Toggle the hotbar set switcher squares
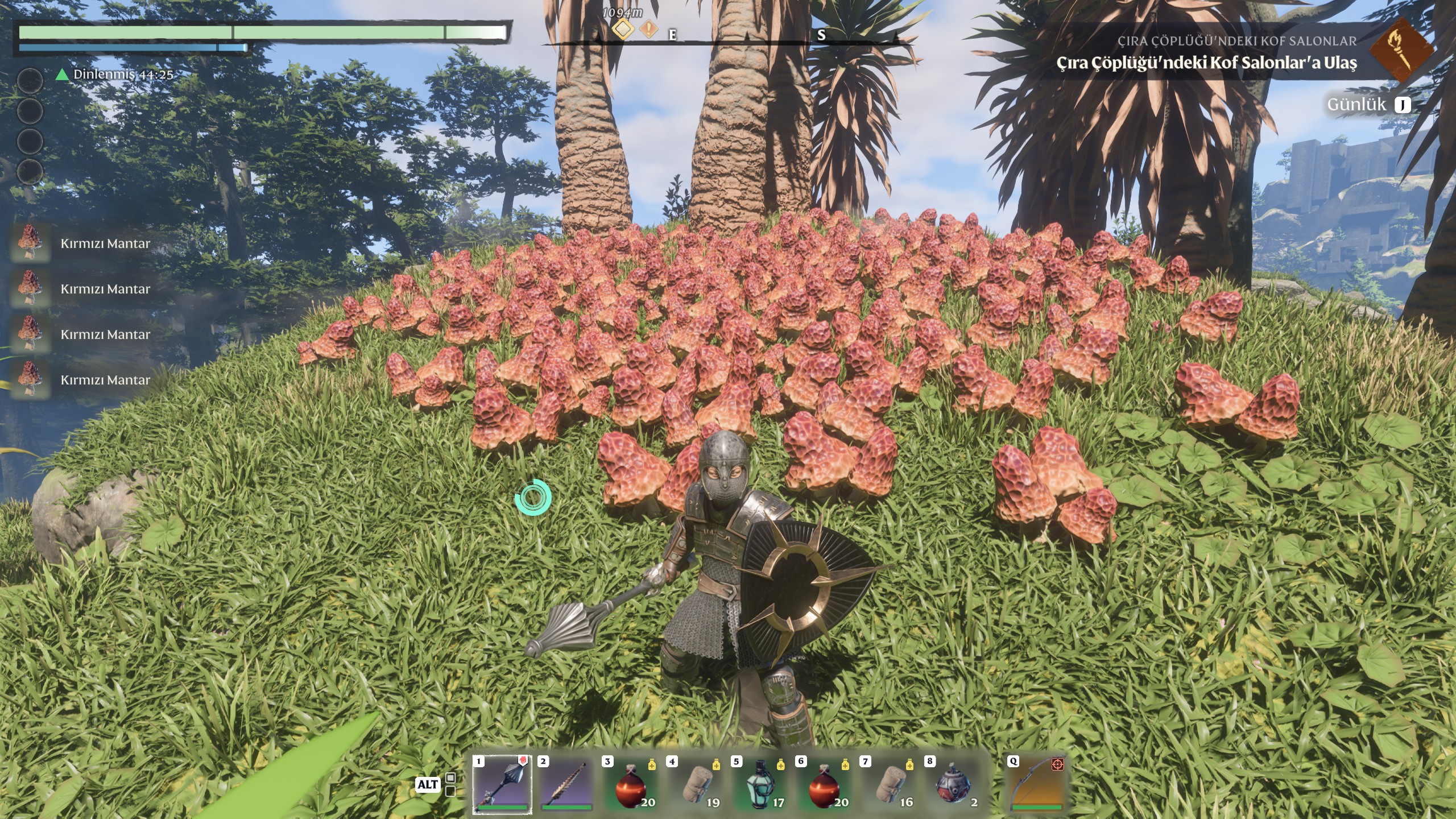The image size is (1456, 819). tap(450, 784)
